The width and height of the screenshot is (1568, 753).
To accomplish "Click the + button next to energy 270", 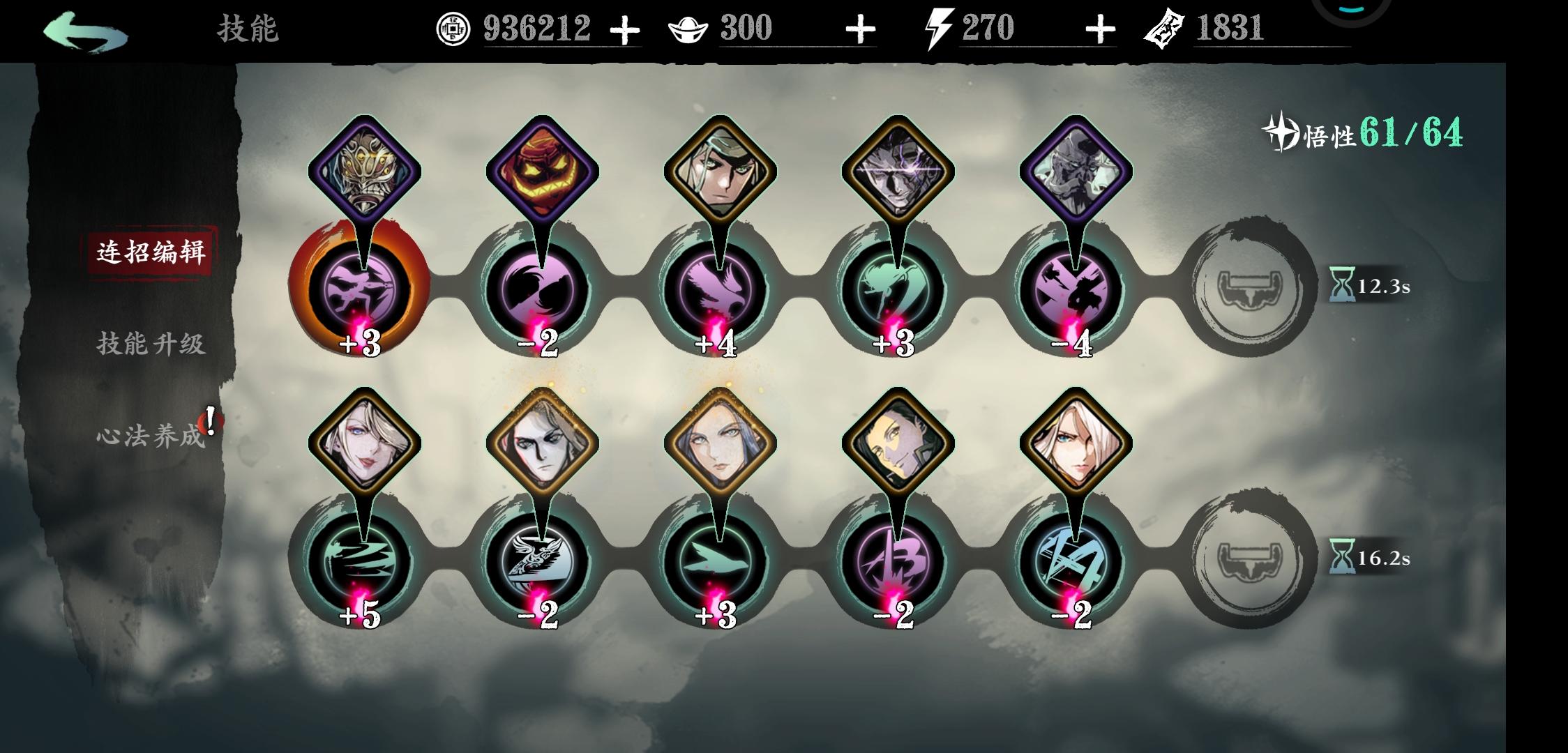I will pyautogui.click(x=1100, y=29).
